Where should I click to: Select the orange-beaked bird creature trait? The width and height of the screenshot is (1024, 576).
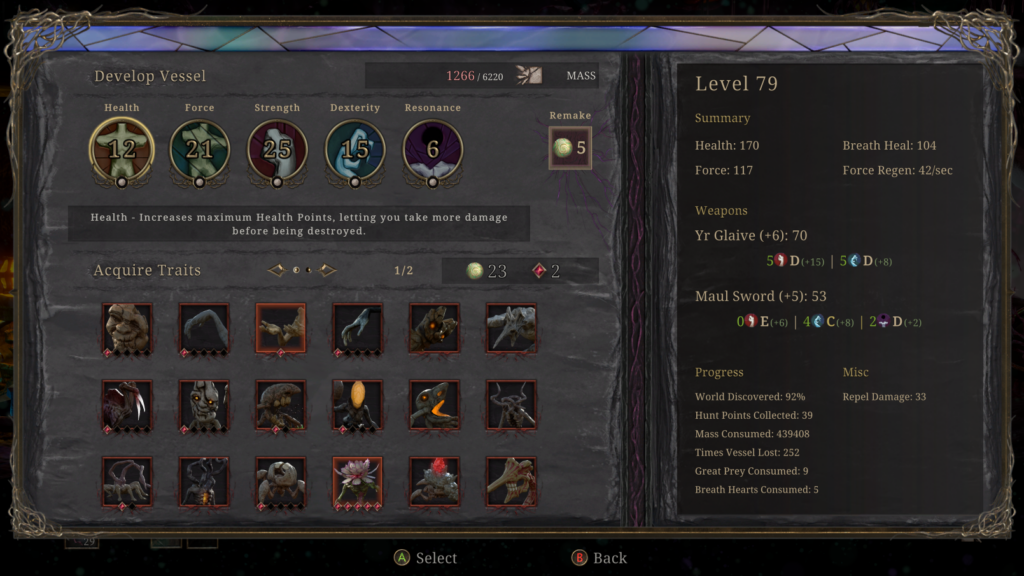pyautogui.click(x=434, y=405)
